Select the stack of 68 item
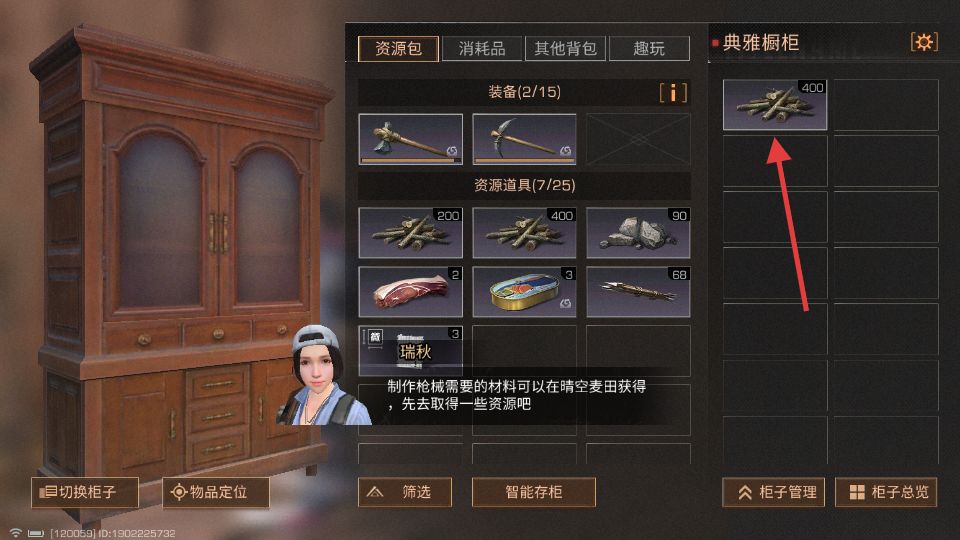The height and width of the screenshot is (540, 960). 638,291
